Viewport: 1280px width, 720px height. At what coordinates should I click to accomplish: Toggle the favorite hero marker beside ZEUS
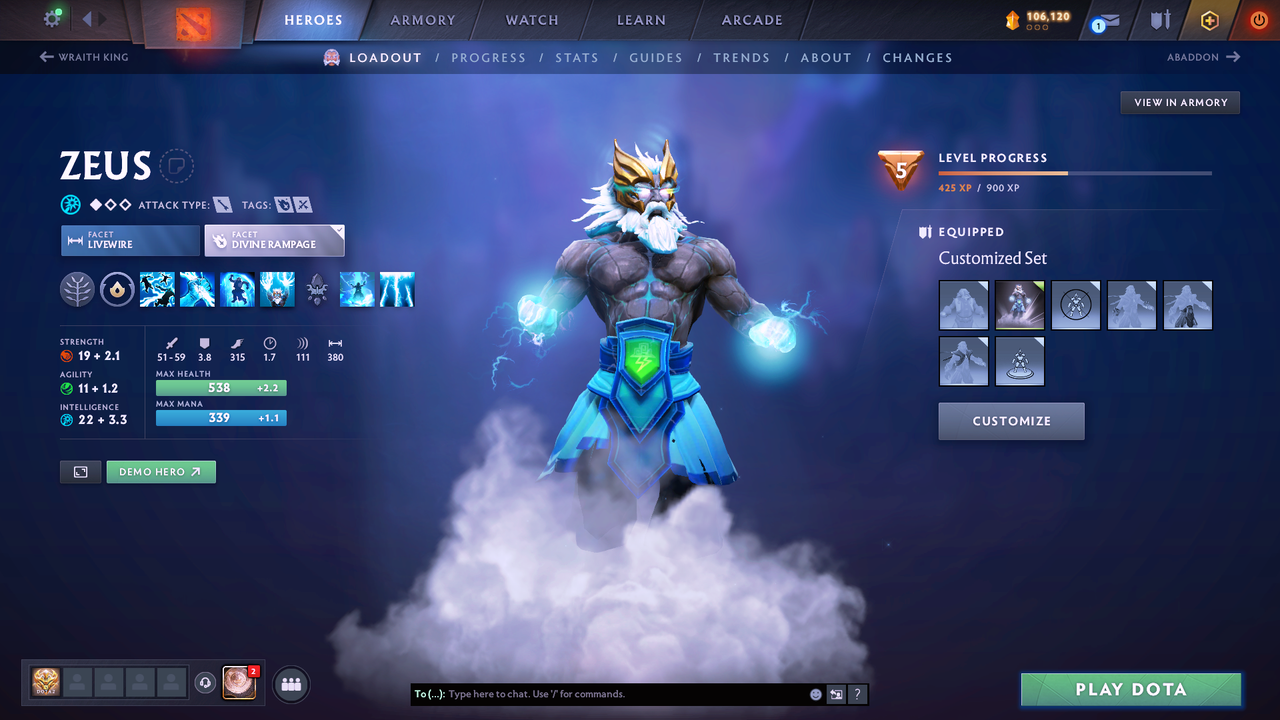tap(176, 166)
